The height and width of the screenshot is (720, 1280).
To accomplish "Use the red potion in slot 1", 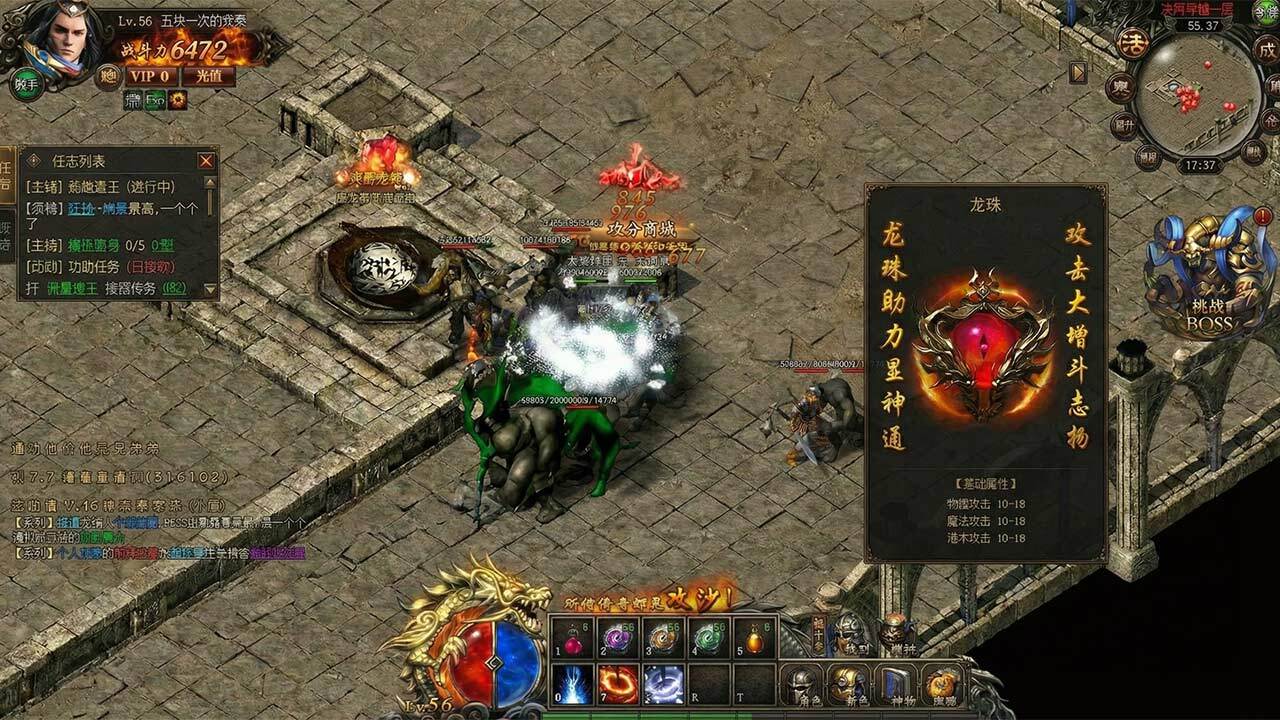I will (573, 637).
